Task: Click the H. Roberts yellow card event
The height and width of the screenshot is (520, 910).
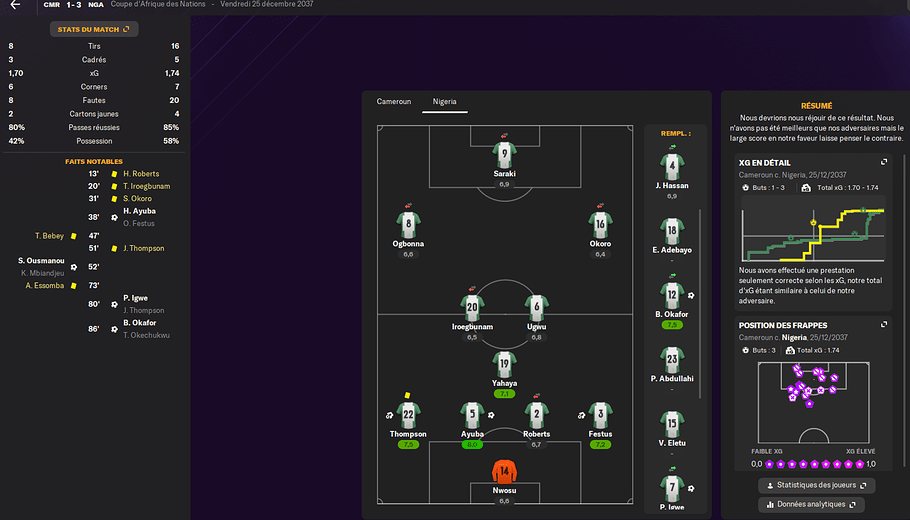Action: pos(140,174)
